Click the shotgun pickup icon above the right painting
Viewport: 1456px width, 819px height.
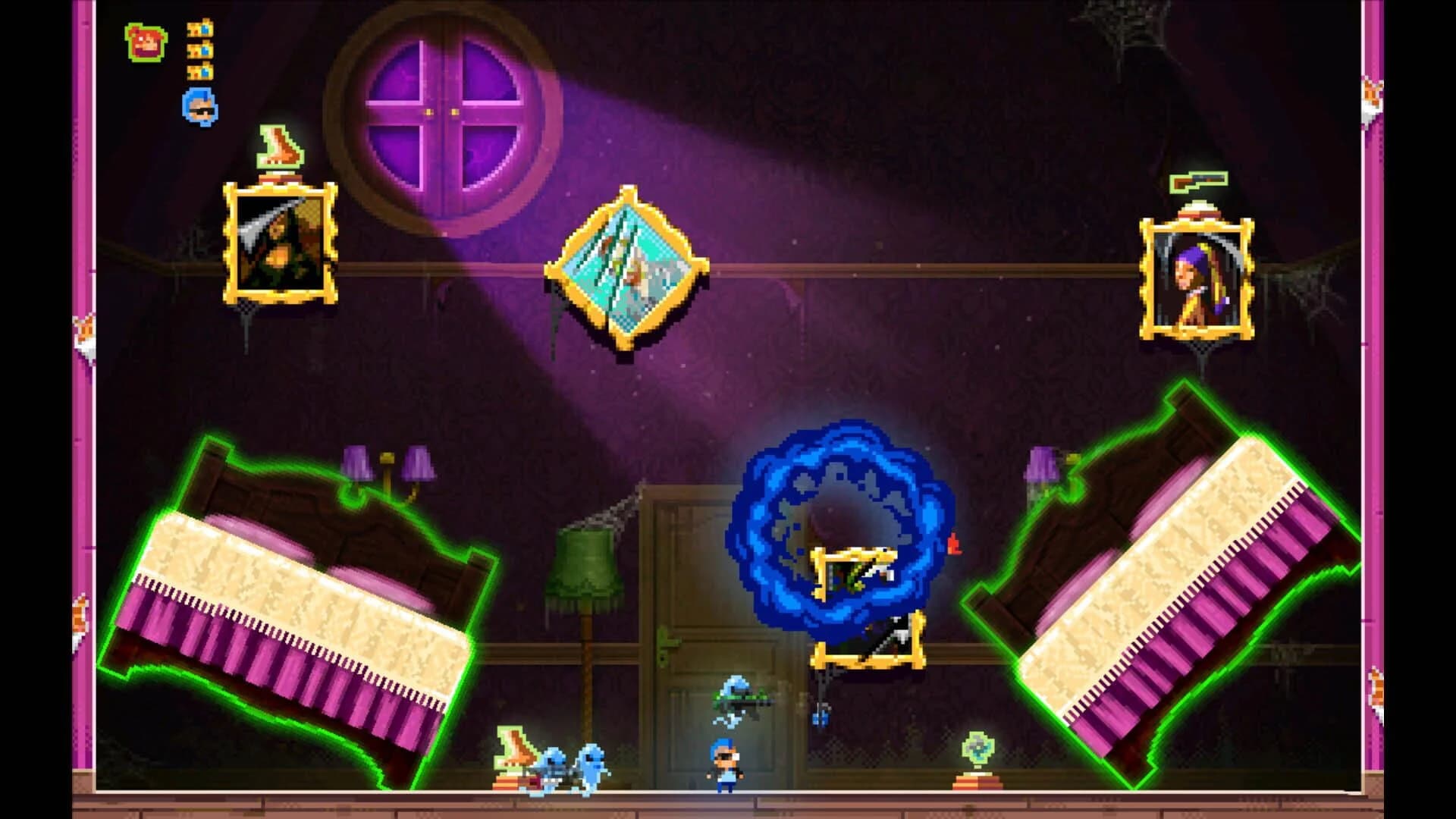point(1198,182)
